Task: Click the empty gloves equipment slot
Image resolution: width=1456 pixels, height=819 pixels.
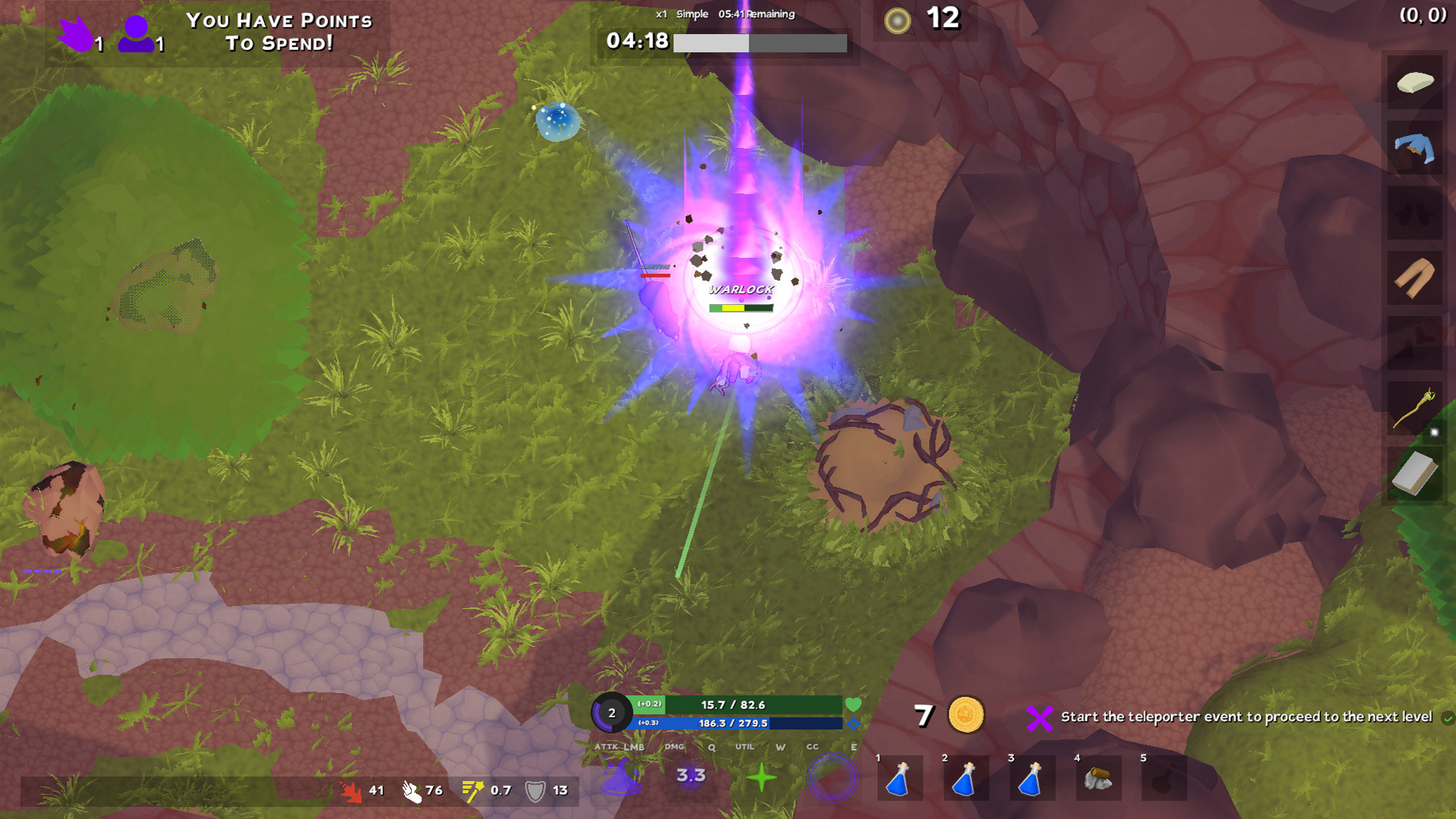Action: [x=1414, y=213]
